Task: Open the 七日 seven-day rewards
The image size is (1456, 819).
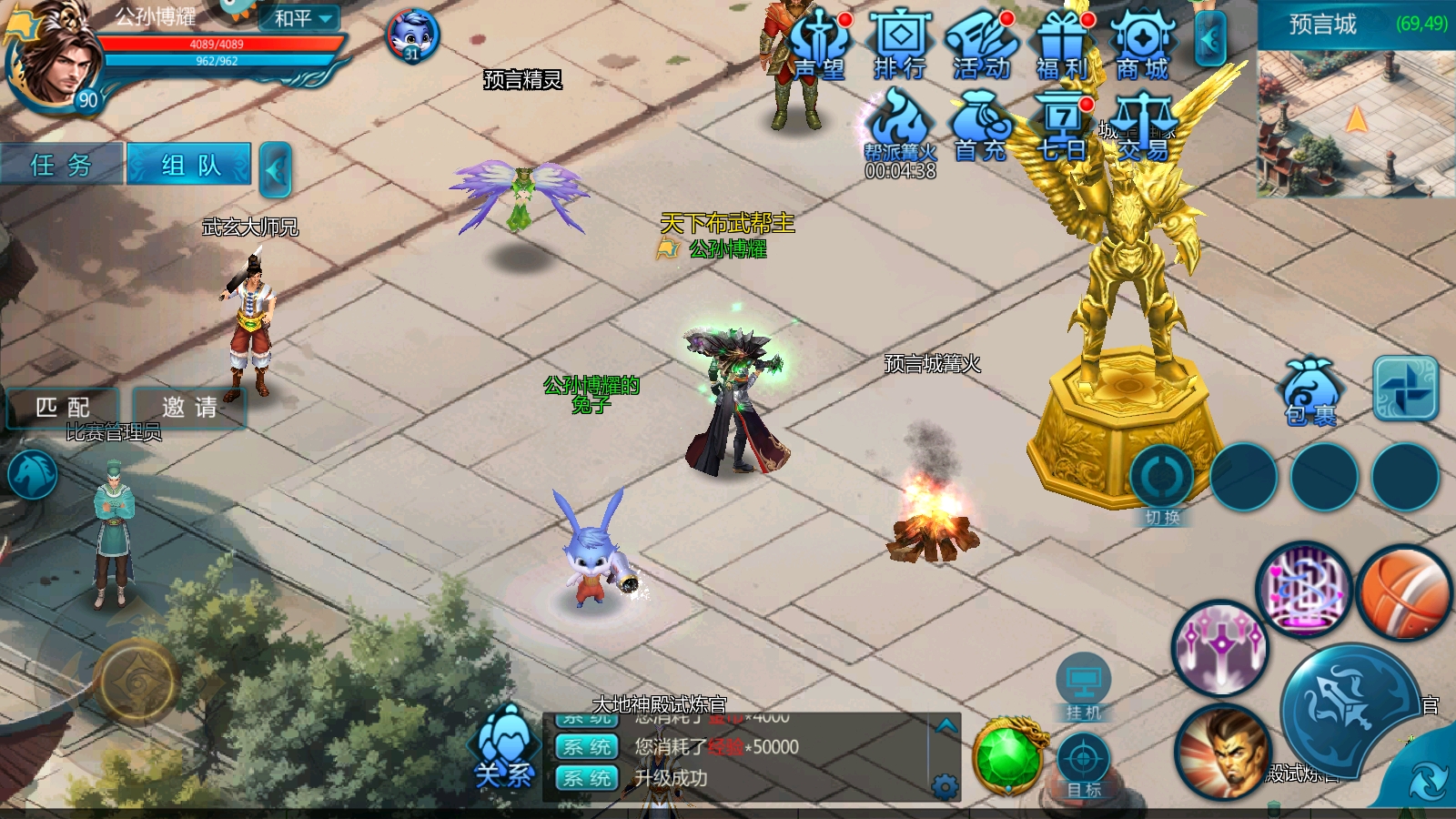Action: pos(1061,128)
